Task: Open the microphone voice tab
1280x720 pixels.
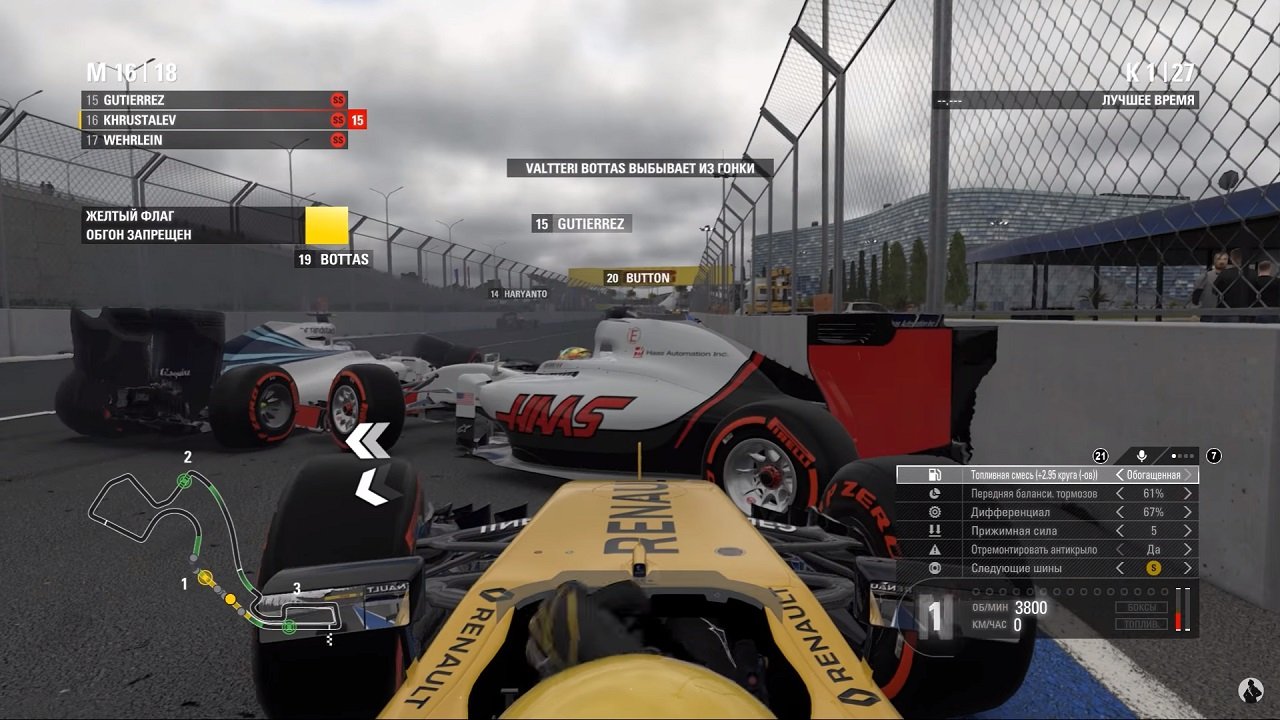Action: pyautogui.click(x=1142, y=456)
